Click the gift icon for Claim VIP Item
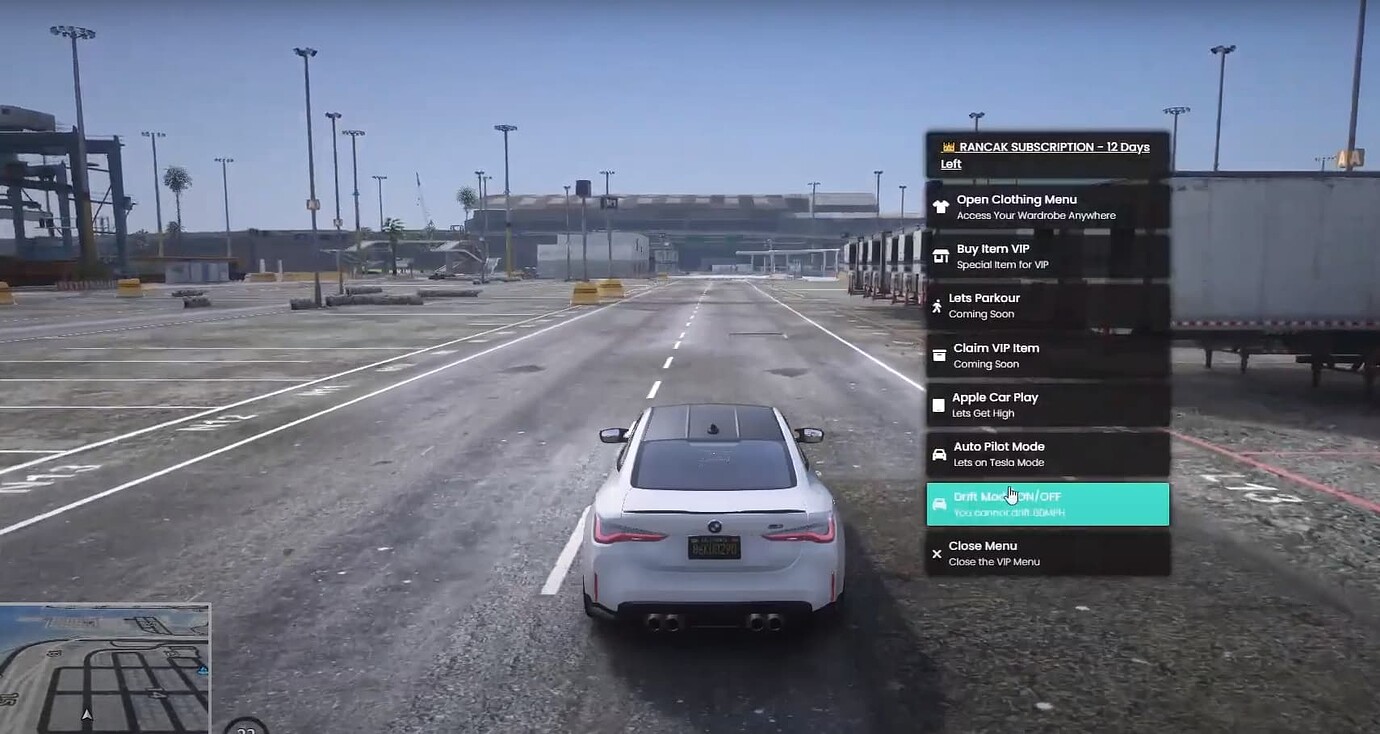Image resolution: width=1380 pixels, height=734 pixels. 938,353
